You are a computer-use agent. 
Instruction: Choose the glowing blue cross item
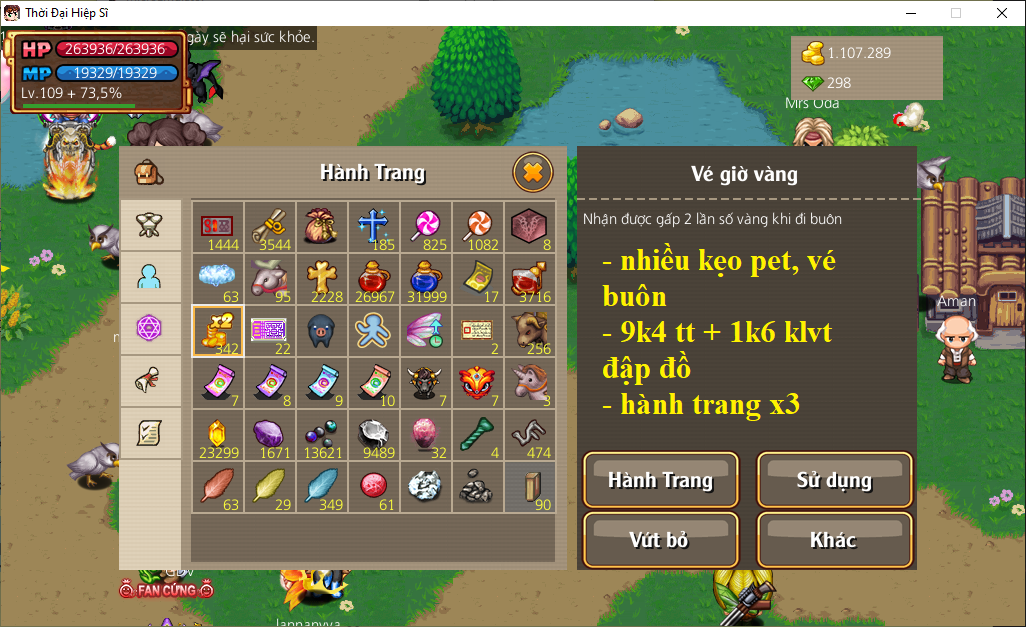click(373, 226)
